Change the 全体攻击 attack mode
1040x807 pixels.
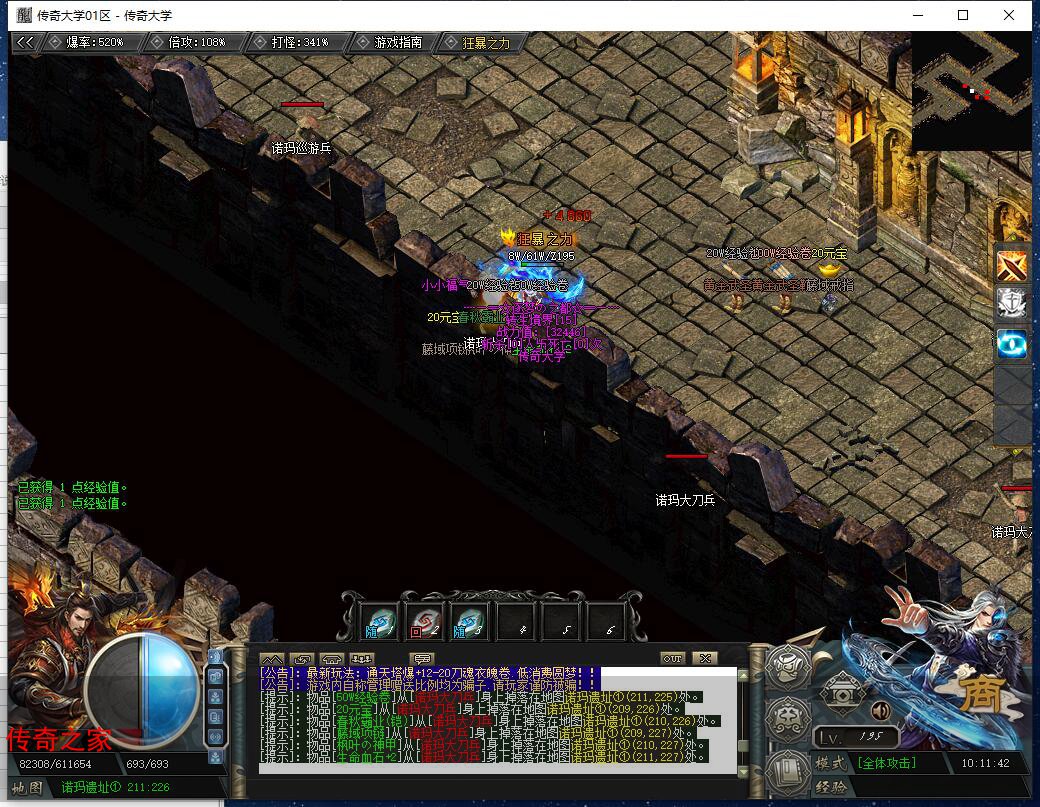coord(887,763)
